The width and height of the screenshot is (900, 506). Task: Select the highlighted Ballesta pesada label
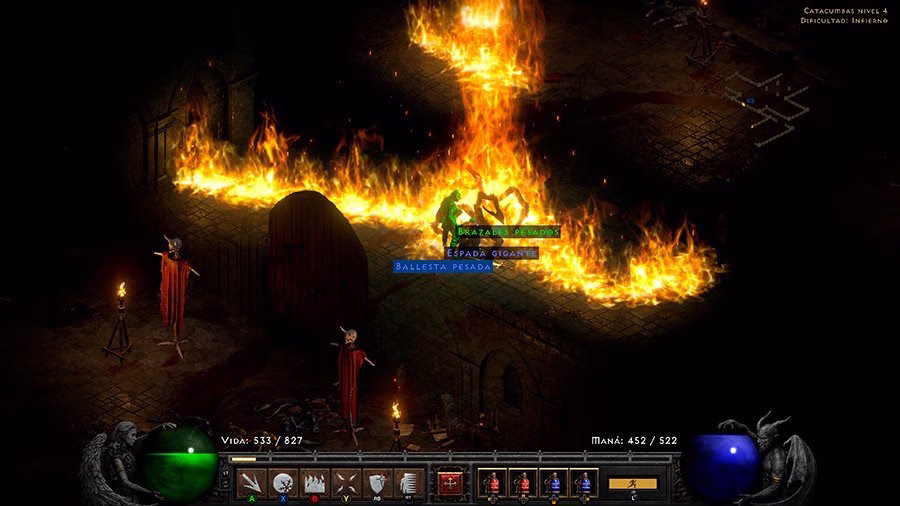pos(443,267)
